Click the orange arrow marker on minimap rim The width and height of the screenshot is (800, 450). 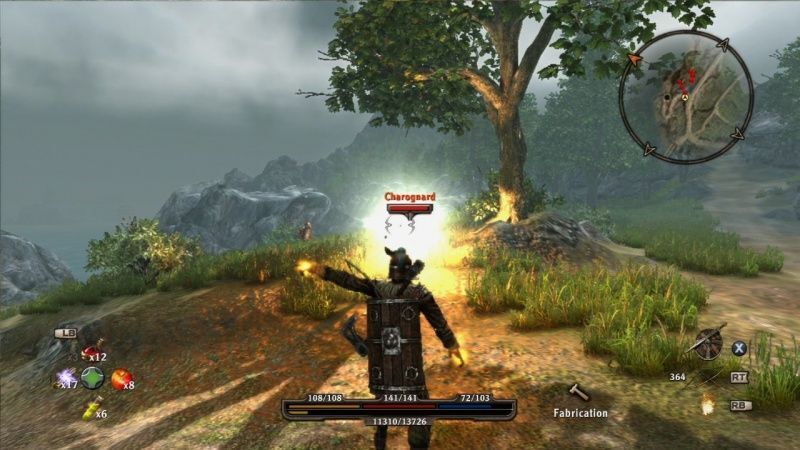633,60
